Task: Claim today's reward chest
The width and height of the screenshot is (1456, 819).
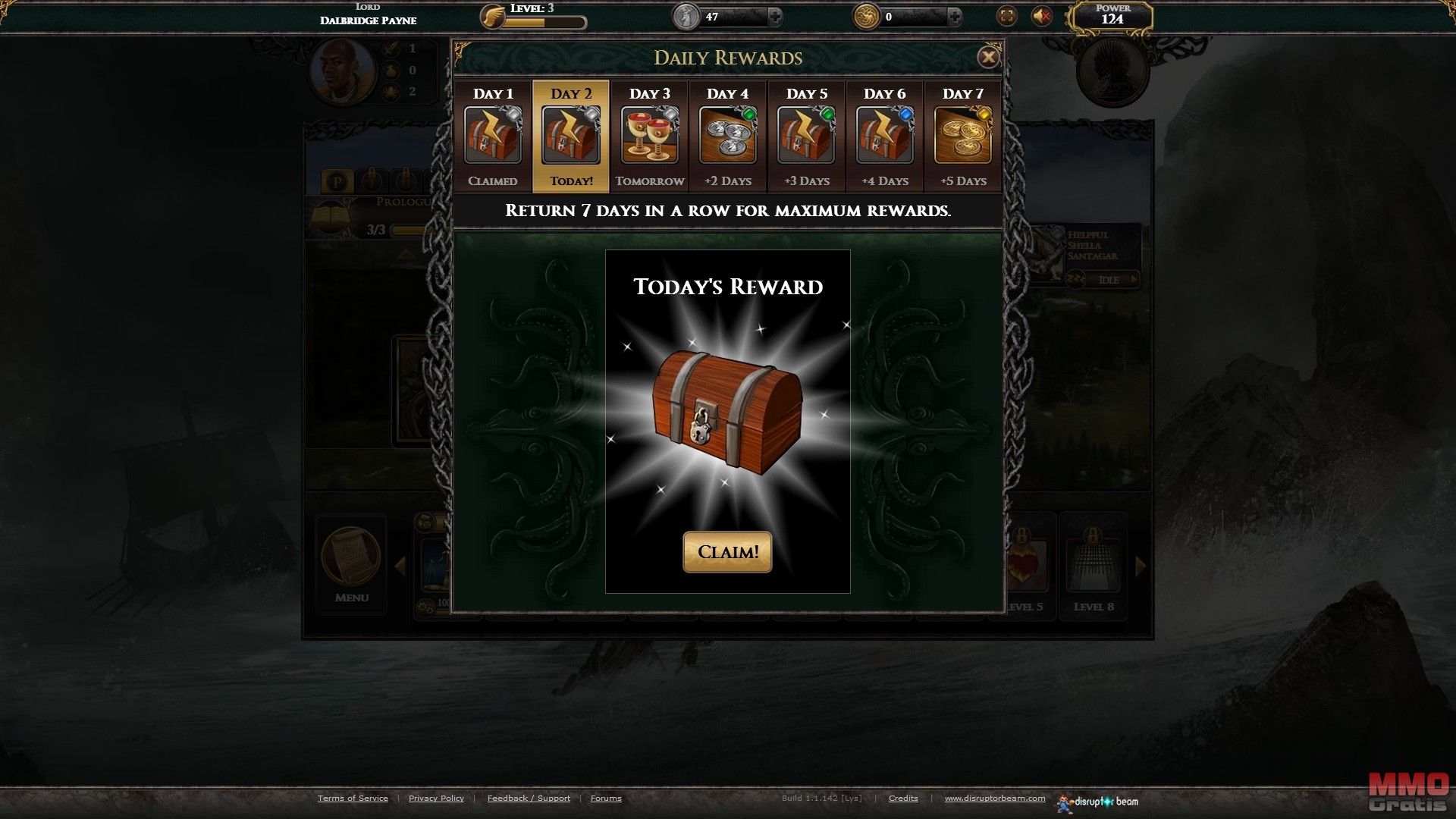Action: [727, 552]
